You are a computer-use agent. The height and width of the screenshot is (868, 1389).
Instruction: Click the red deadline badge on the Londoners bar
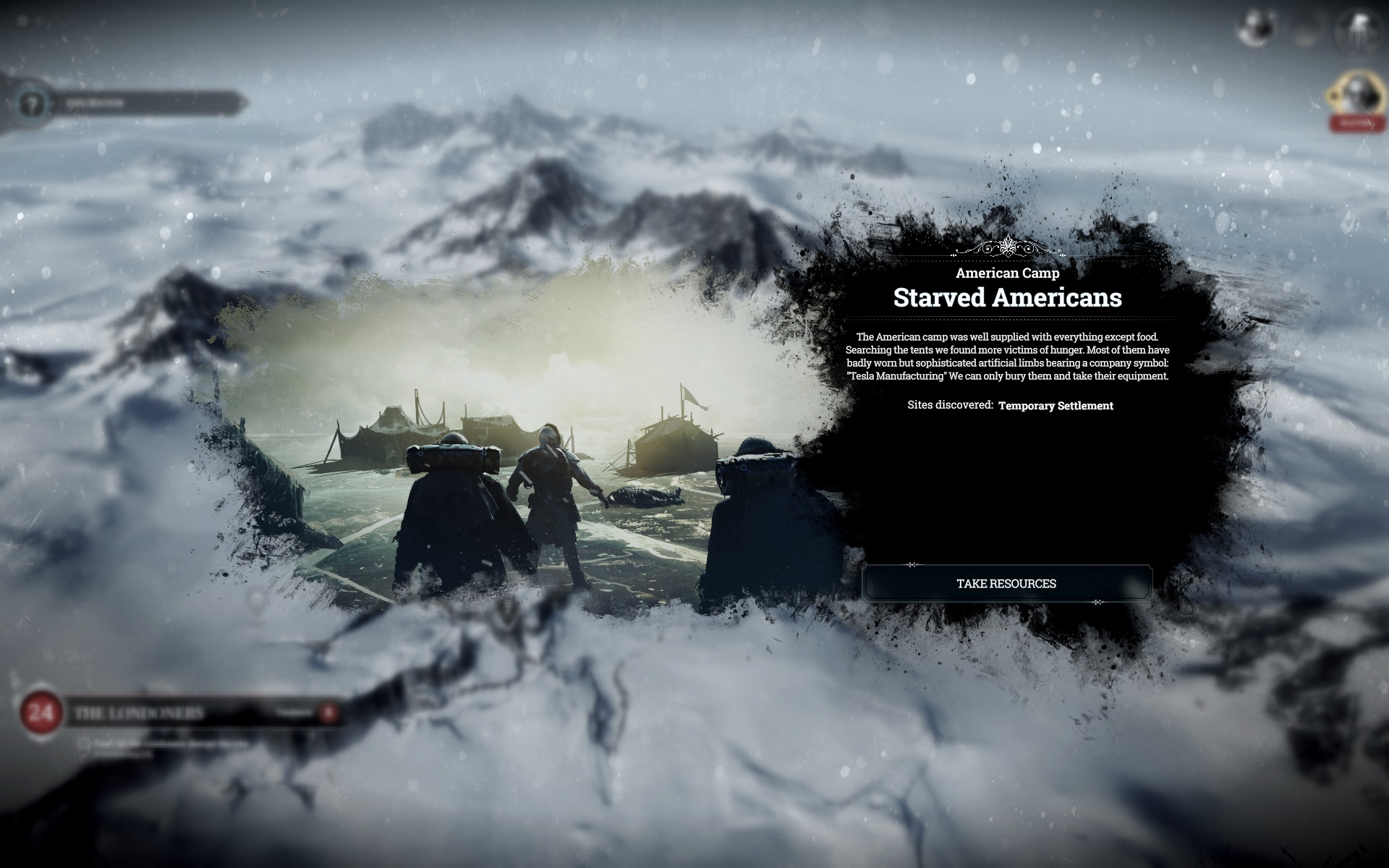click(329, 712)
